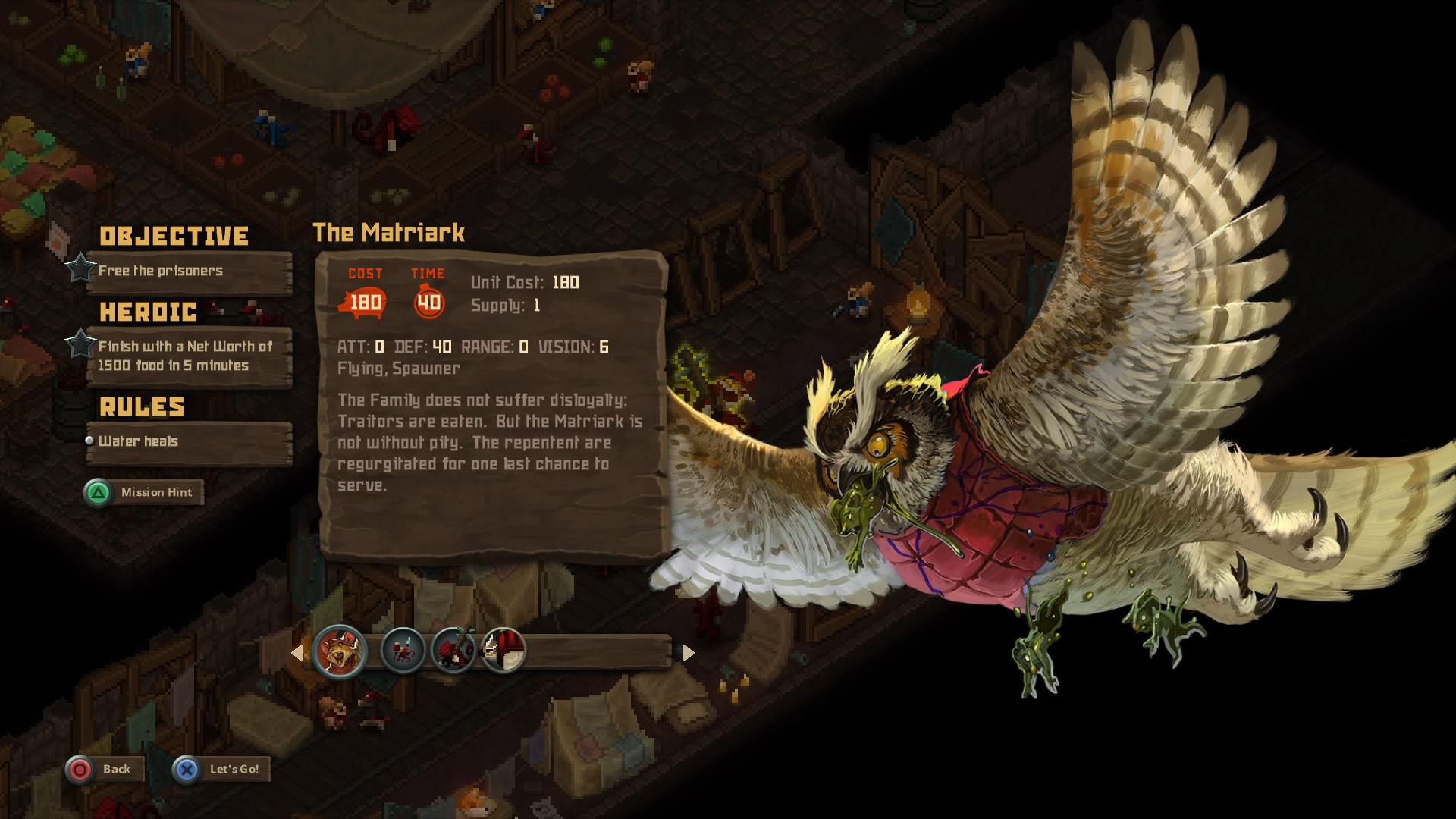Viewport: 1456px width, 819px height.
Task: Advance to the next unit with the right arrow
Action: coord(688,652)
